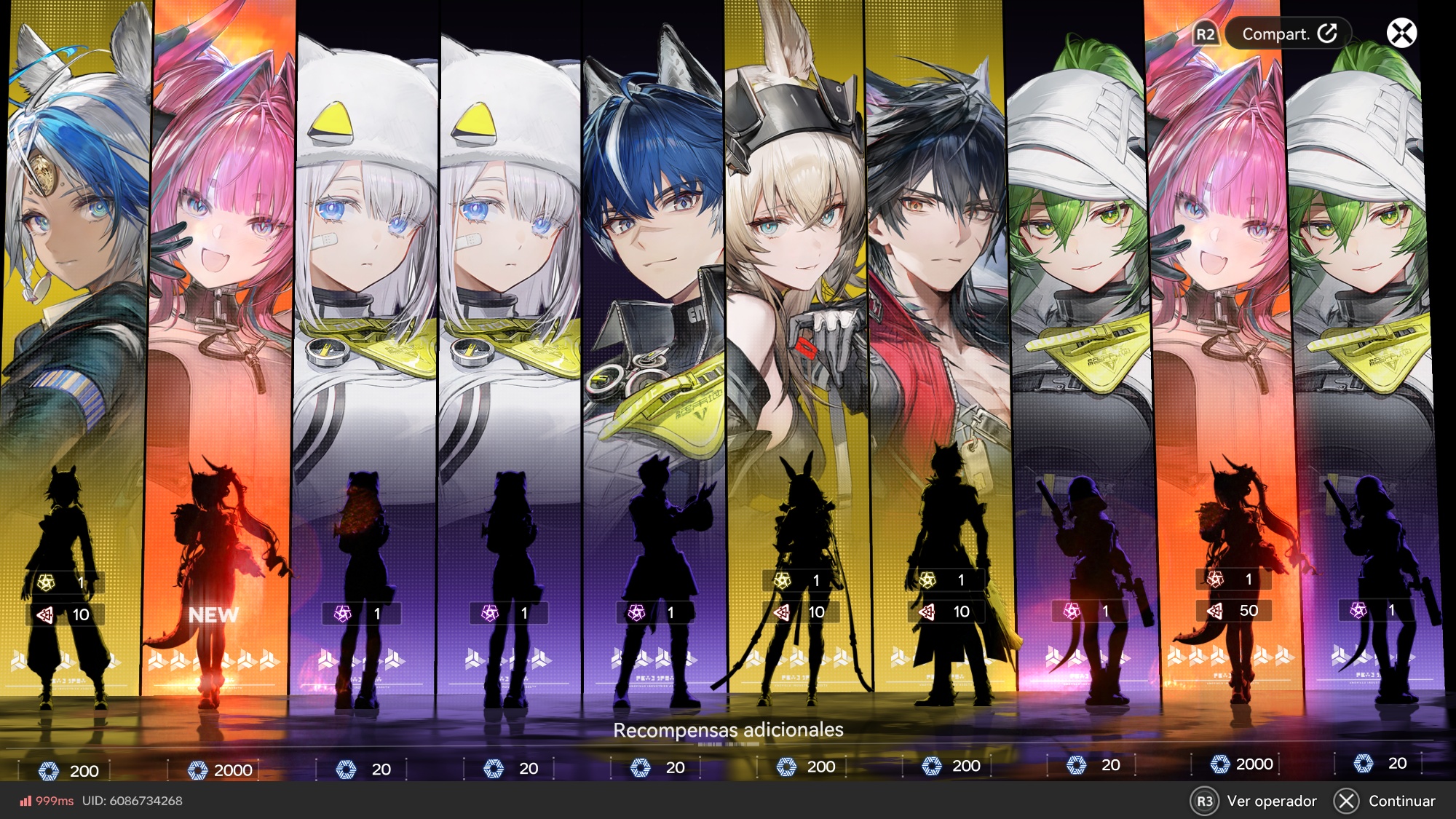Share the pull results via Compart.
The height and width of the screenshot is (819, 1456).
[x=1288, y=34]
